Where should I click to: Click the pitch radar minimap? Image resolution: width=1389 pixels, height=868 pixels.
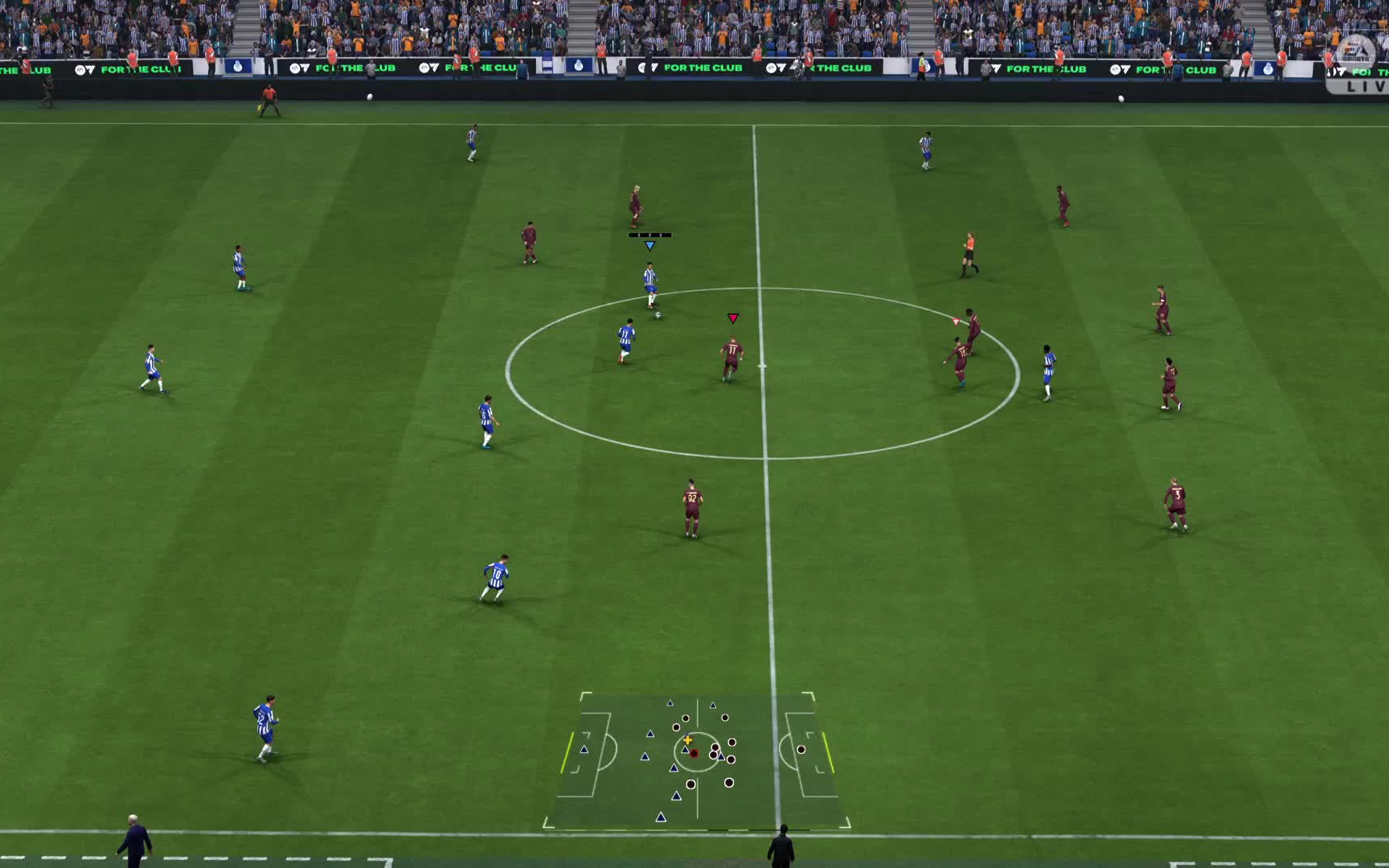tap(696, 759)
